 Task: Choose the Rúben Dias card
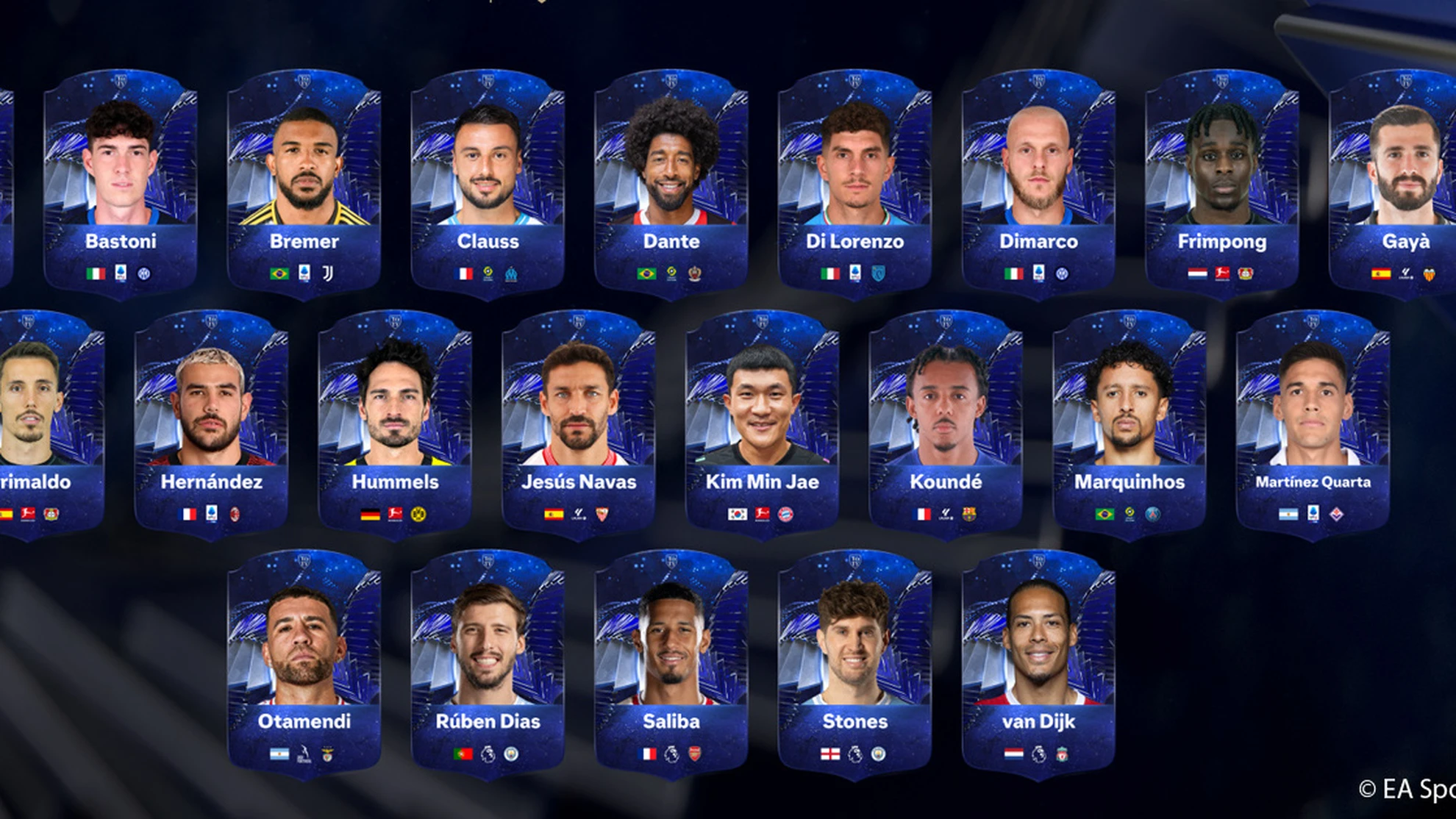click(x=488, y=664)
